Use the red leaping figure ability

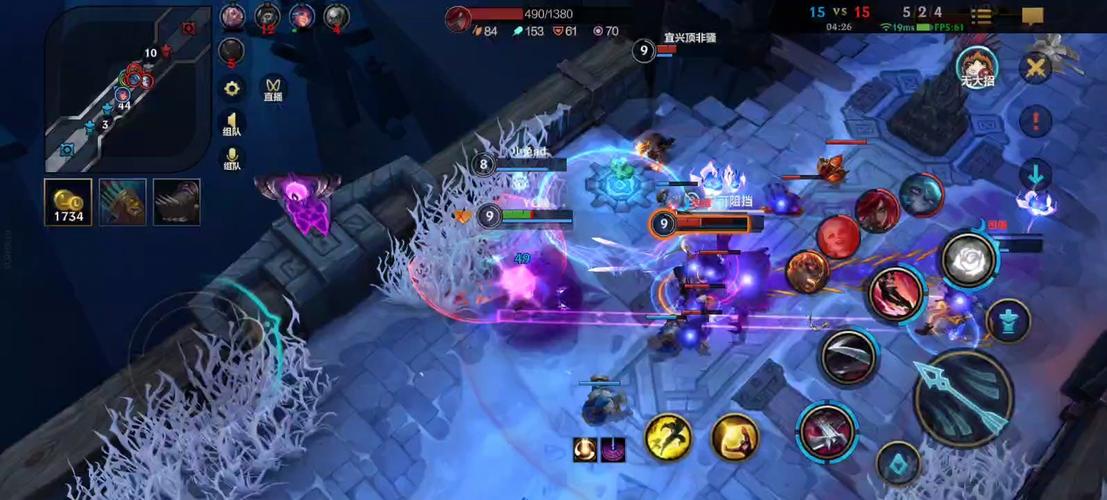pos(895,294)
